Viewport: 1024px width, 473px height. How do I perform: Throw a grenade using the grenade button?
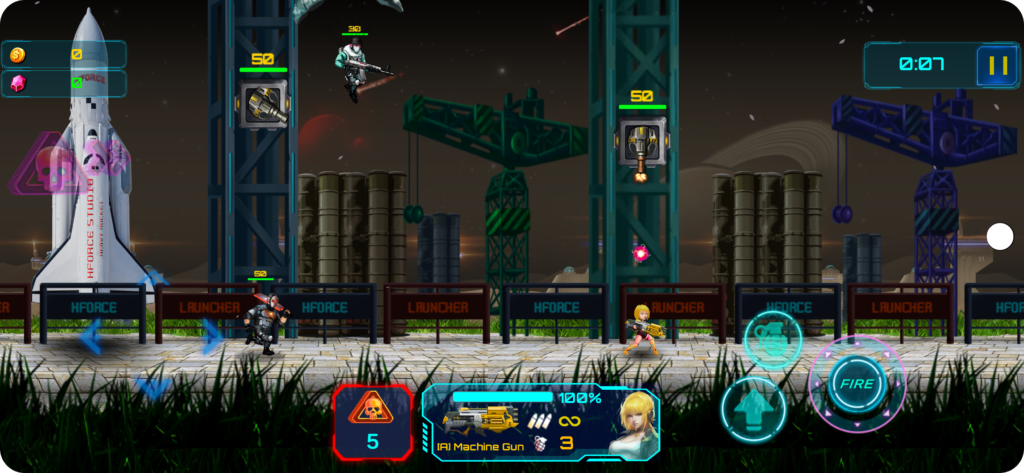772,339
